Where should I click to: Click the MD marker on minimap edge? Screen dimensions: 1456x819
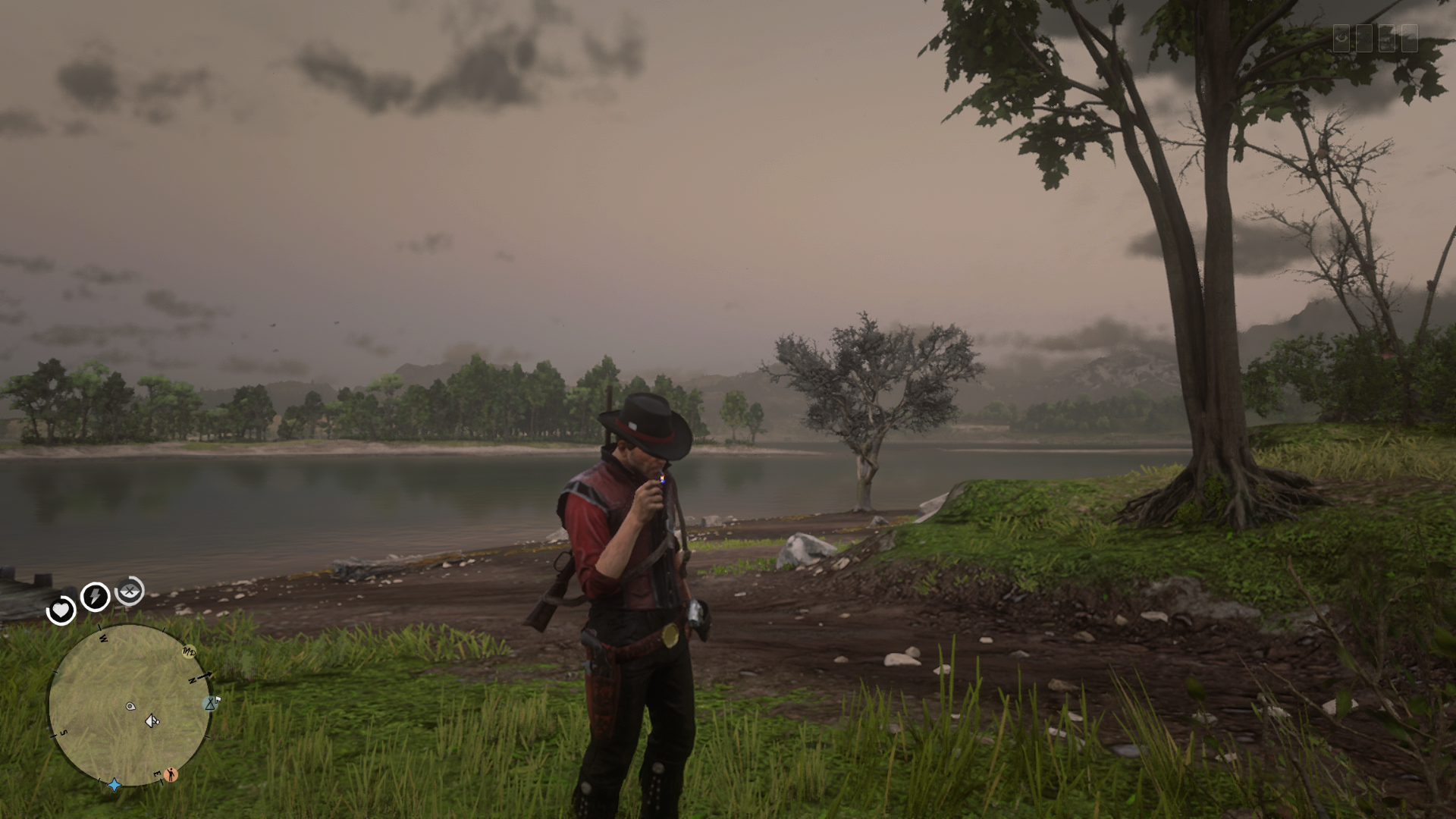(x=189, y=652)
